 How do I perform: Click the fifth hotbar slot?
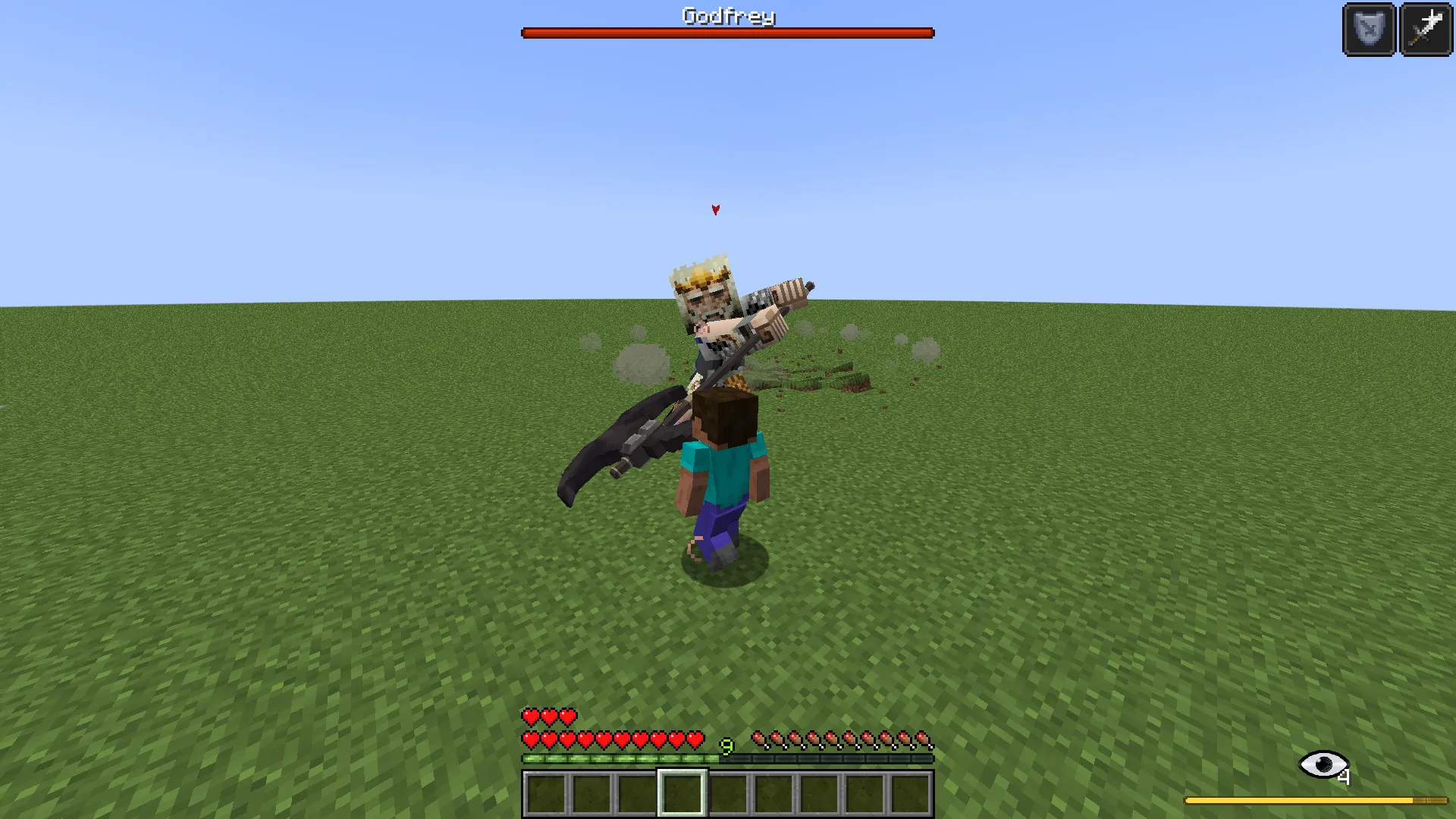pyautogui.click(x=728, y=793)
